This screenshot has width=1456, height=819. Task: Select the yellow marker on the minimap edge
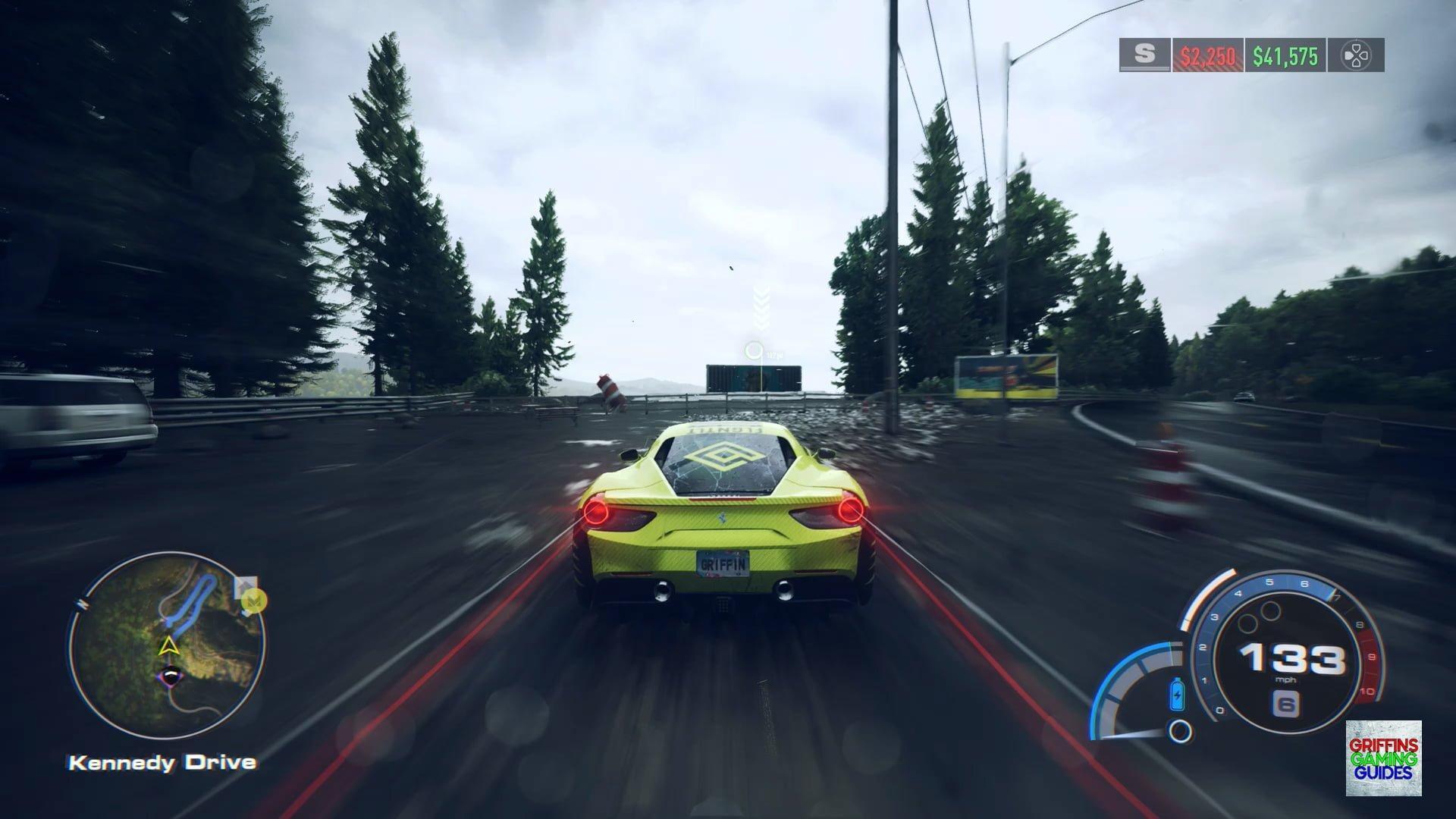point(257,601)
